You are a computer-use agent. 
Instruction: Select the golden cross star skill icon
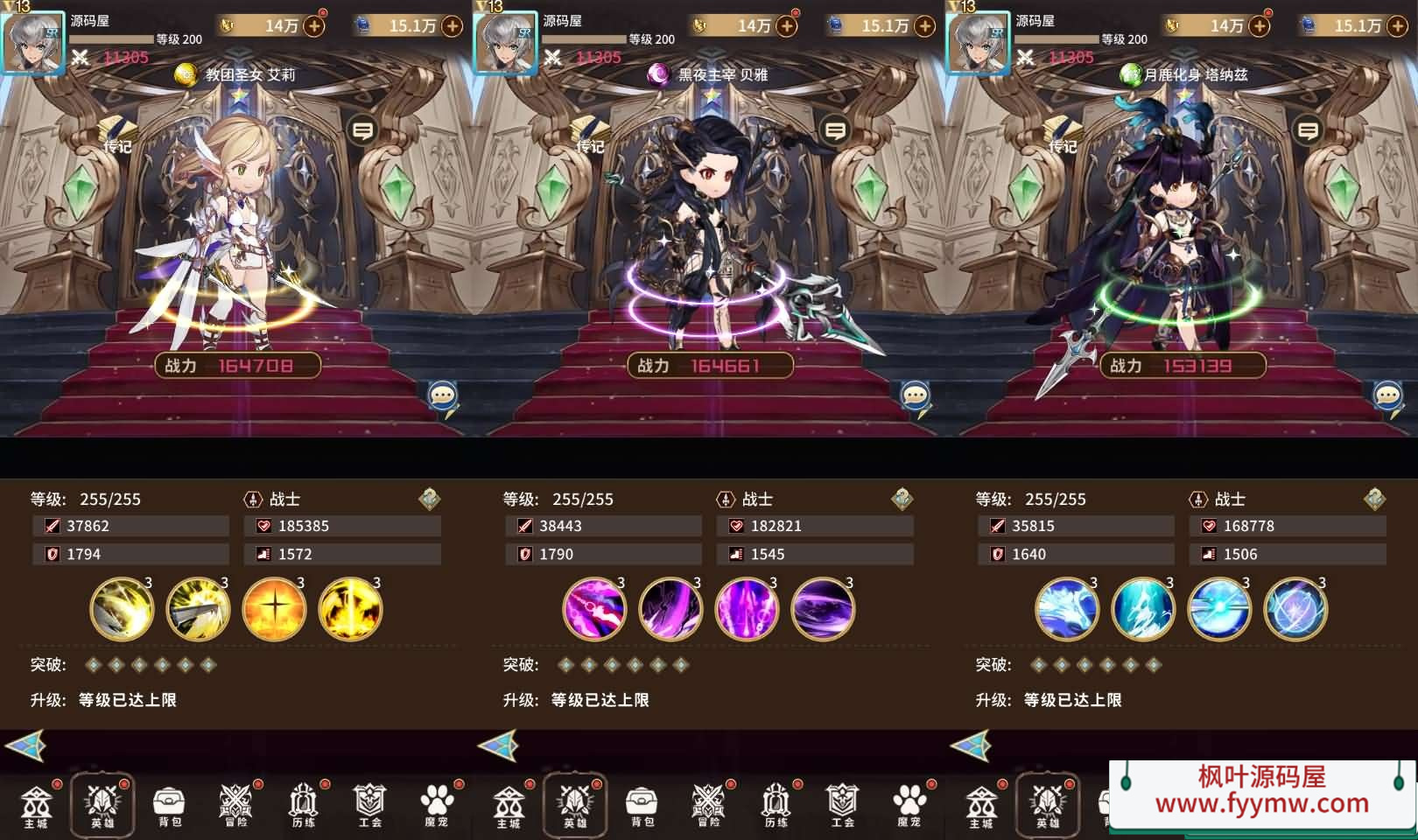point(274,608)
